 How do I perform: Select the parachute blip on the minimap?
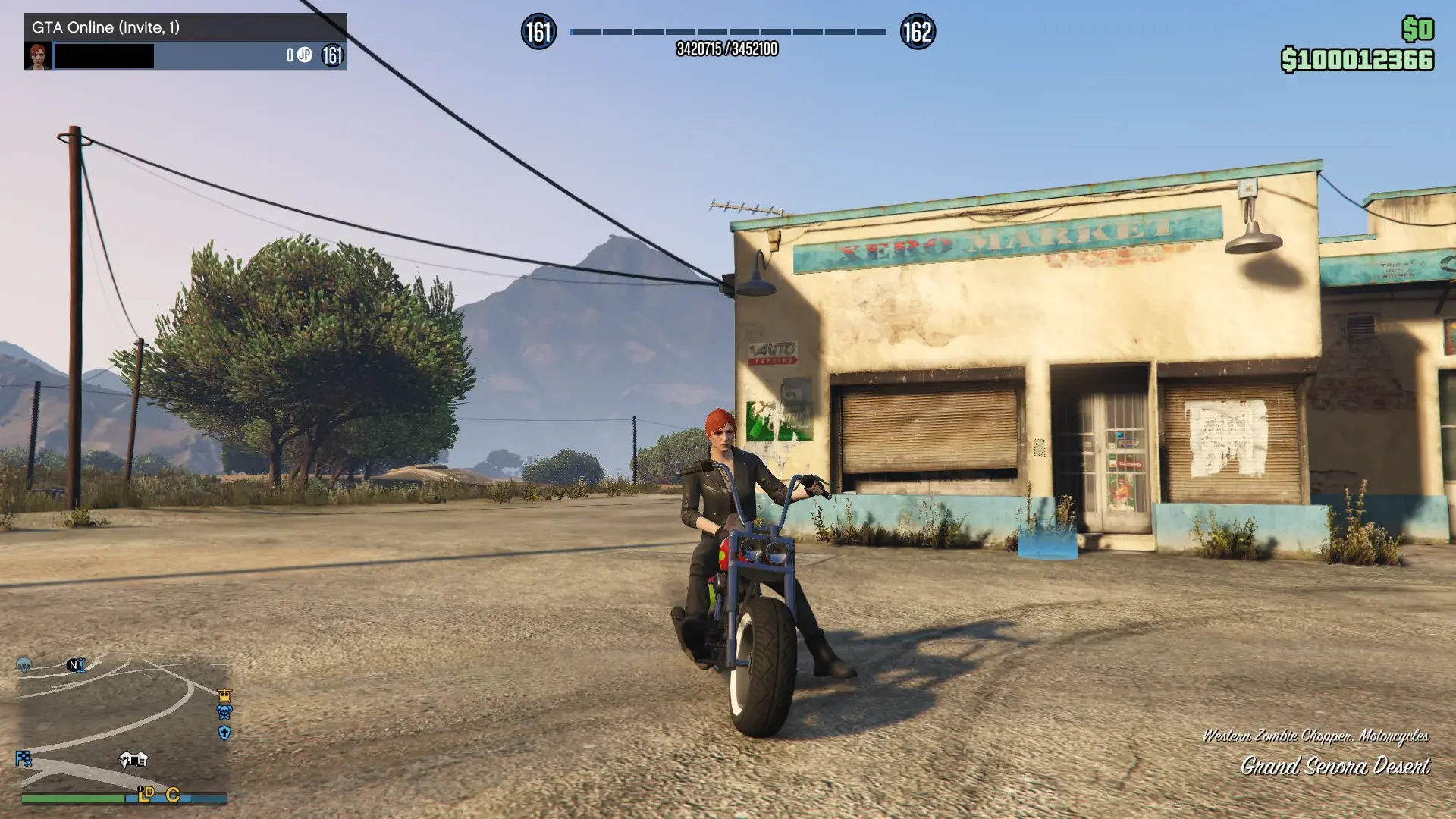point(25,664)
